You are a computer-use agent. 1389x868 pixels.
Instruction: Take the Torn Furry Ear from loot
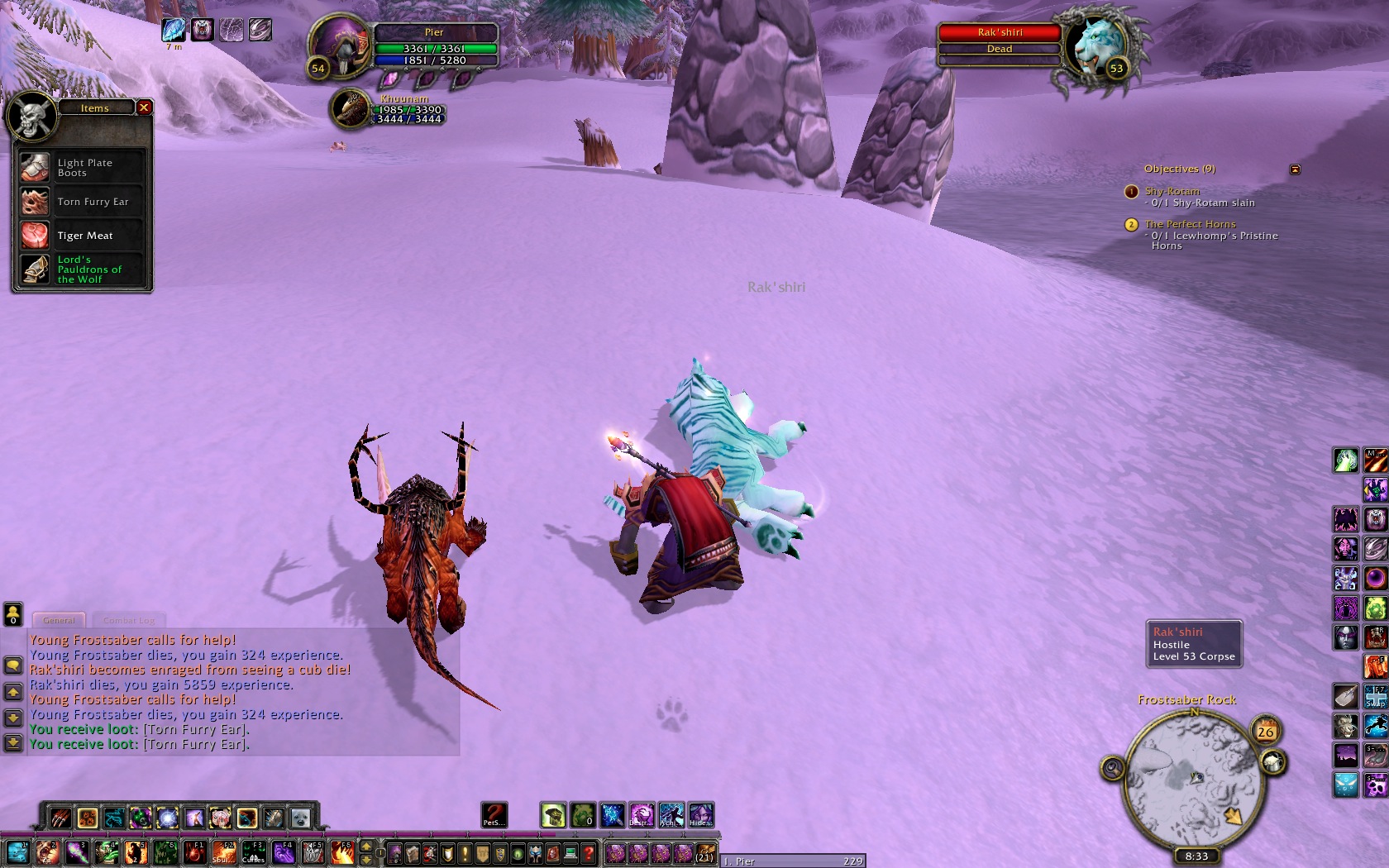coord(81,202)
